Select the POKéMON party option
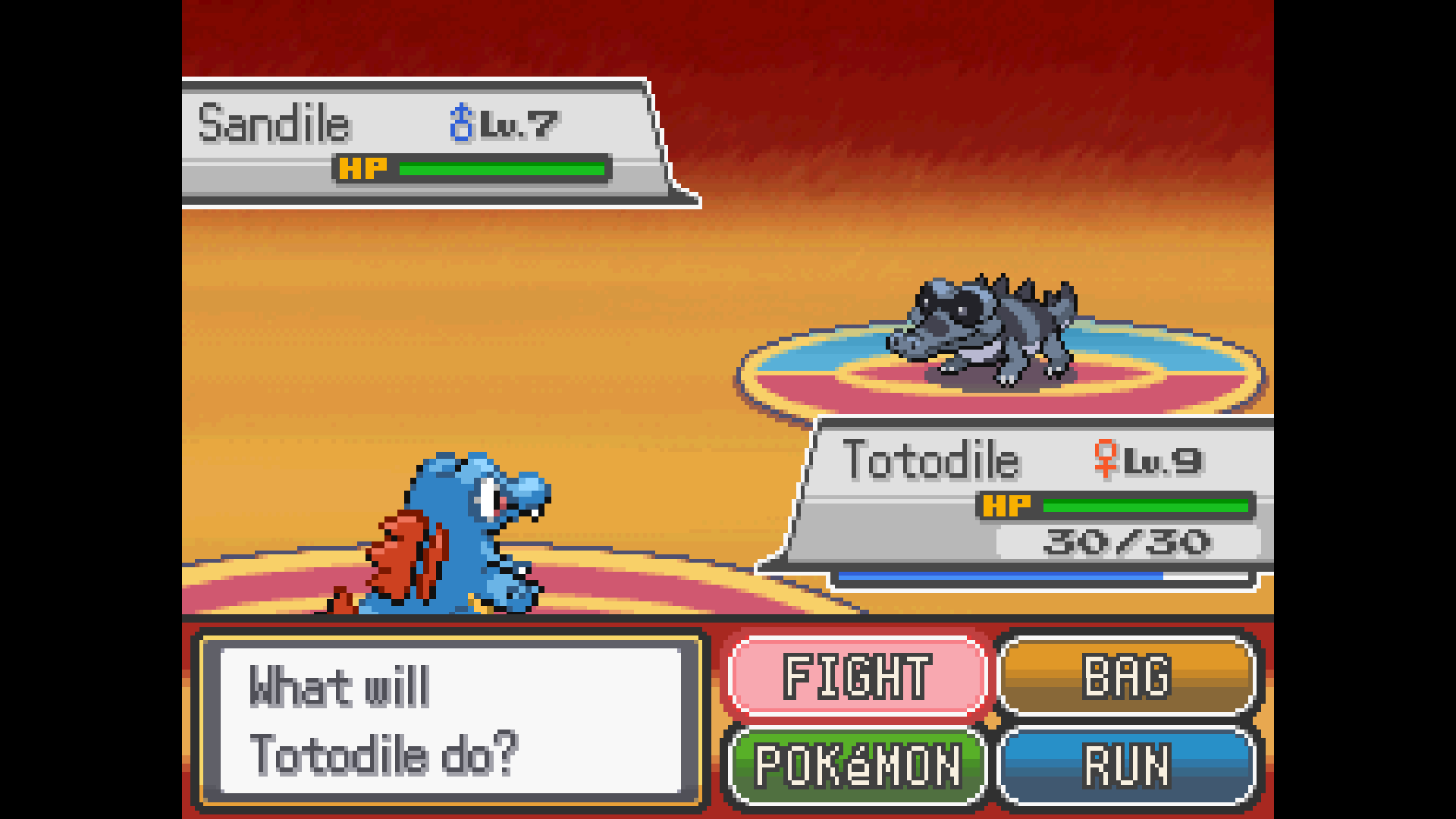This screenshot has width=1456, height=819. [857, 766]
